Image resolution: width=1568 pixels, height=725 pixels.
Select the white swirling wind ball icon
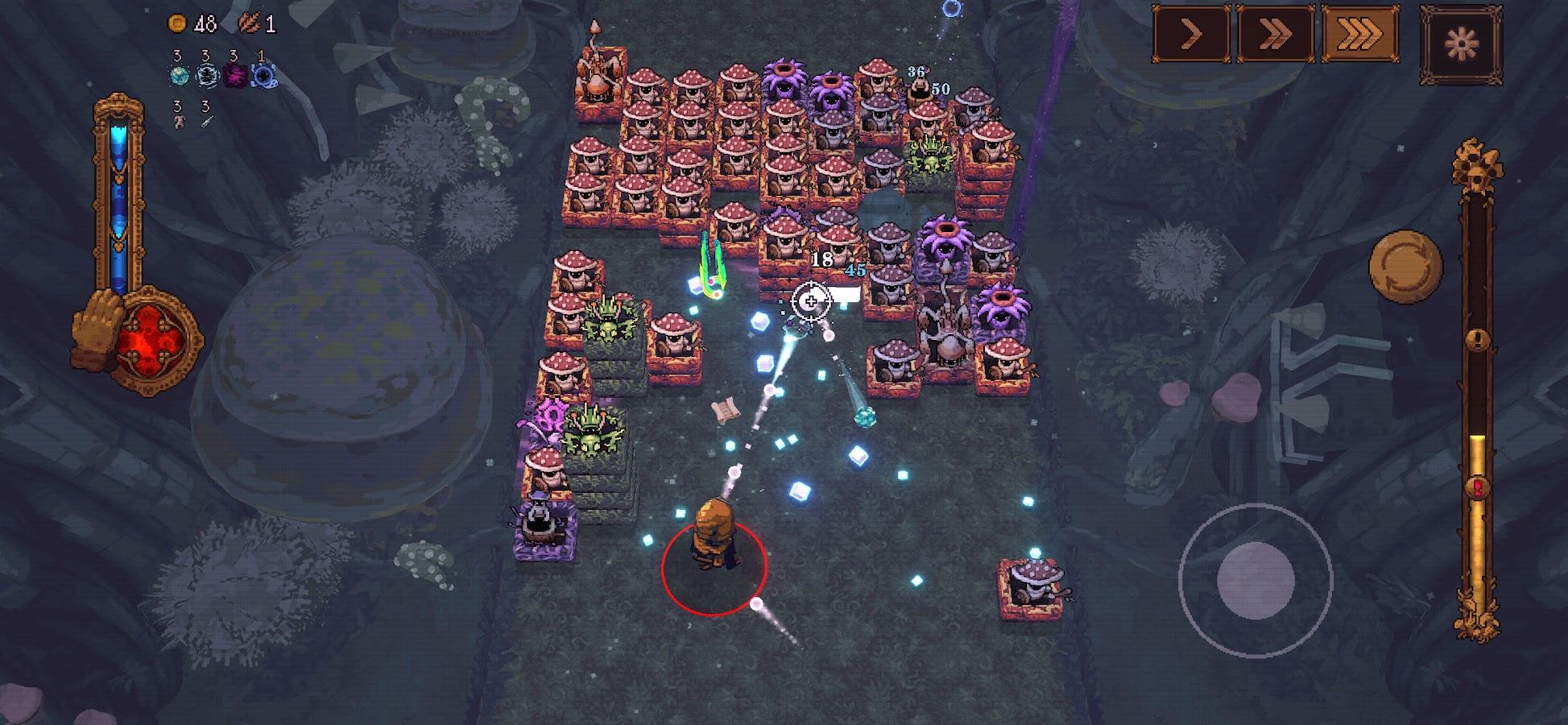click(207, 77)
